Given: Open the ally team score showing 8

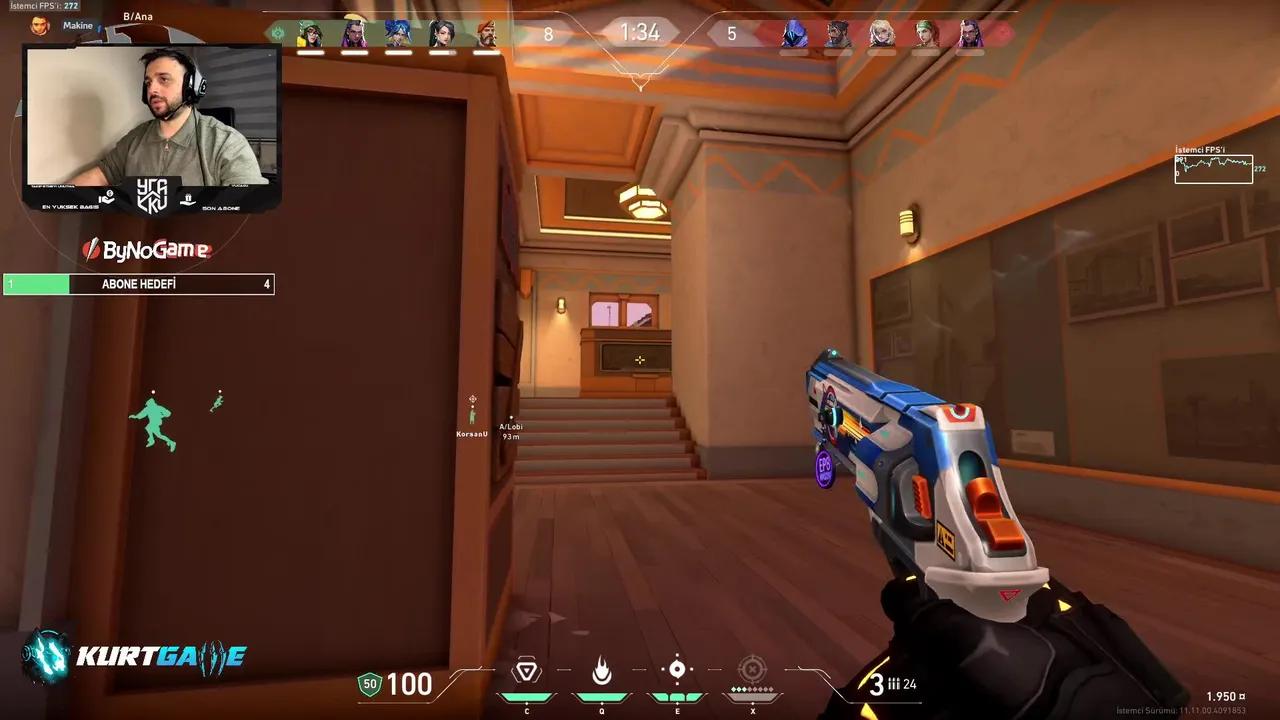Looking at the screenshot, I should coord(547,33).
